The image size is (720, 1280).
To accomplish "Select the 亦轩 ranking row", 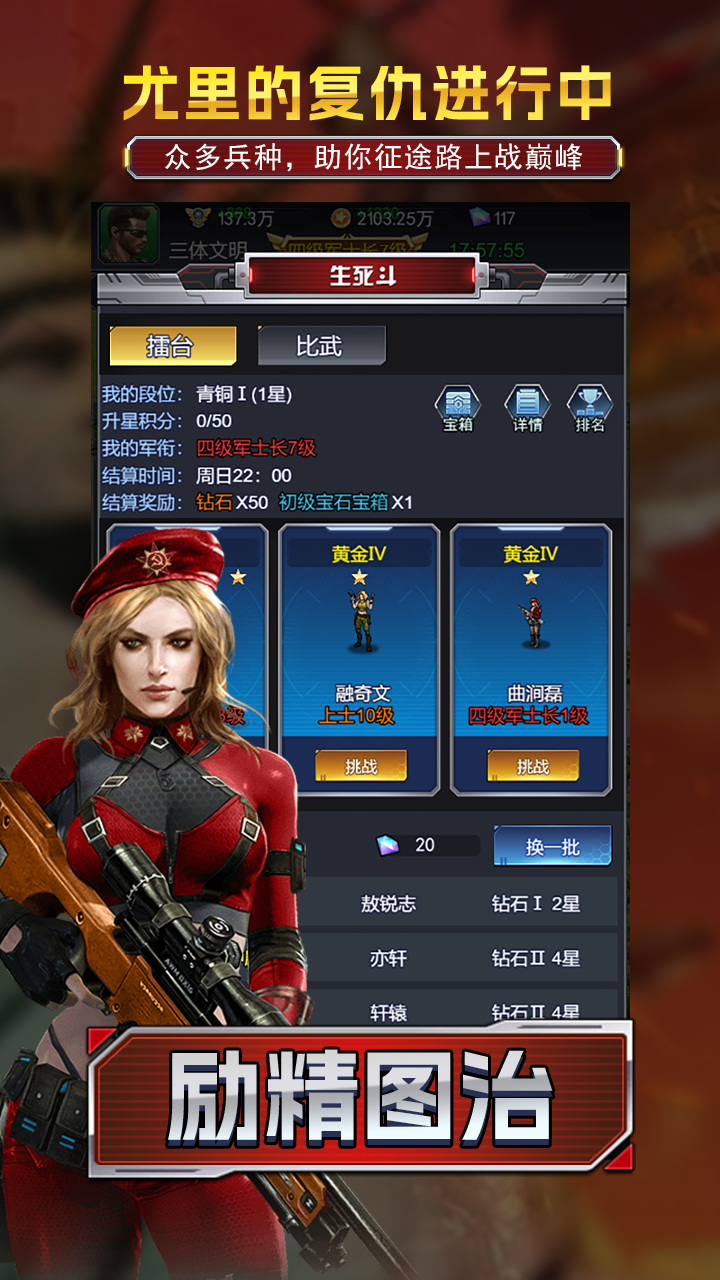I will pos(460,958).
